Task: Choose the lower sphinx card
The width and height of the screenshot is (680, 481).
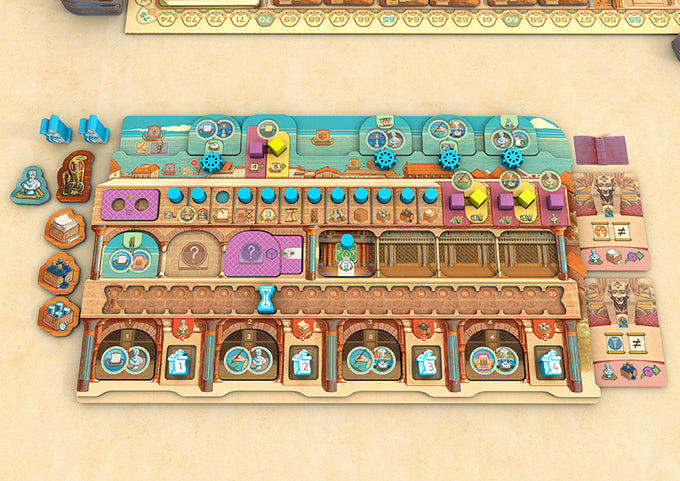Action: point(613,330)
